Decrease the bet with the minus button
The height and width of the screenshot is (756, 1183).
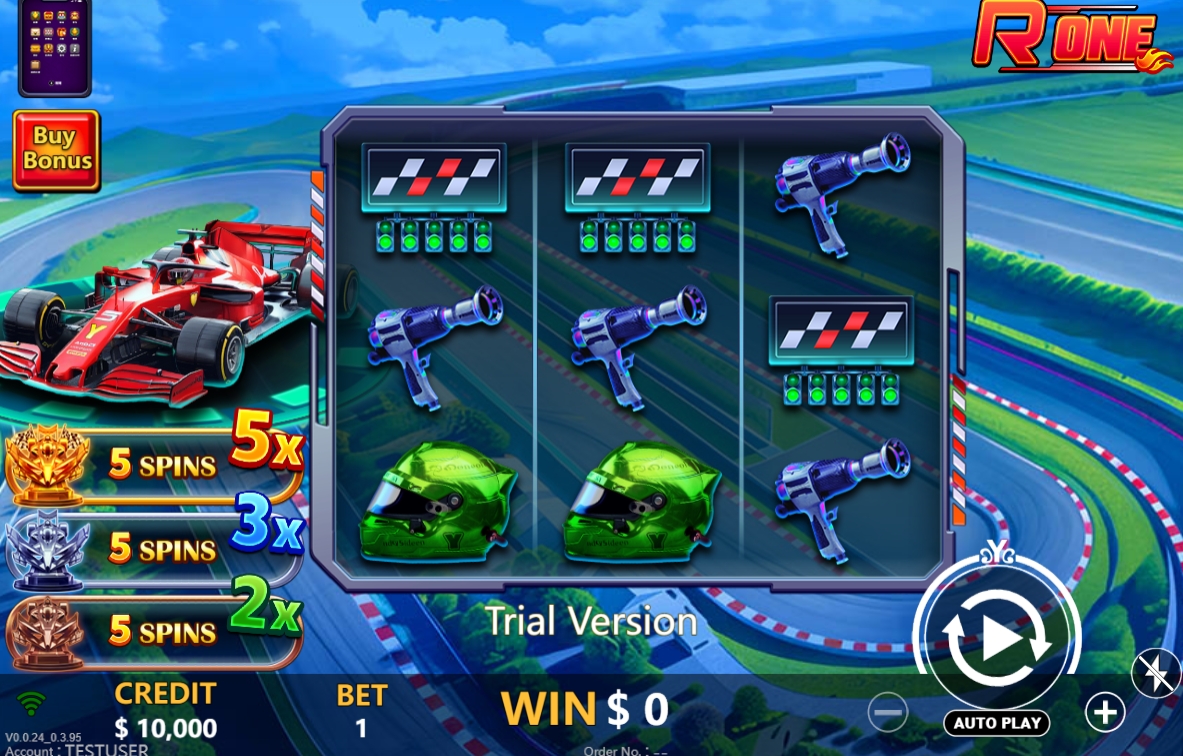[x=887, y=712]
